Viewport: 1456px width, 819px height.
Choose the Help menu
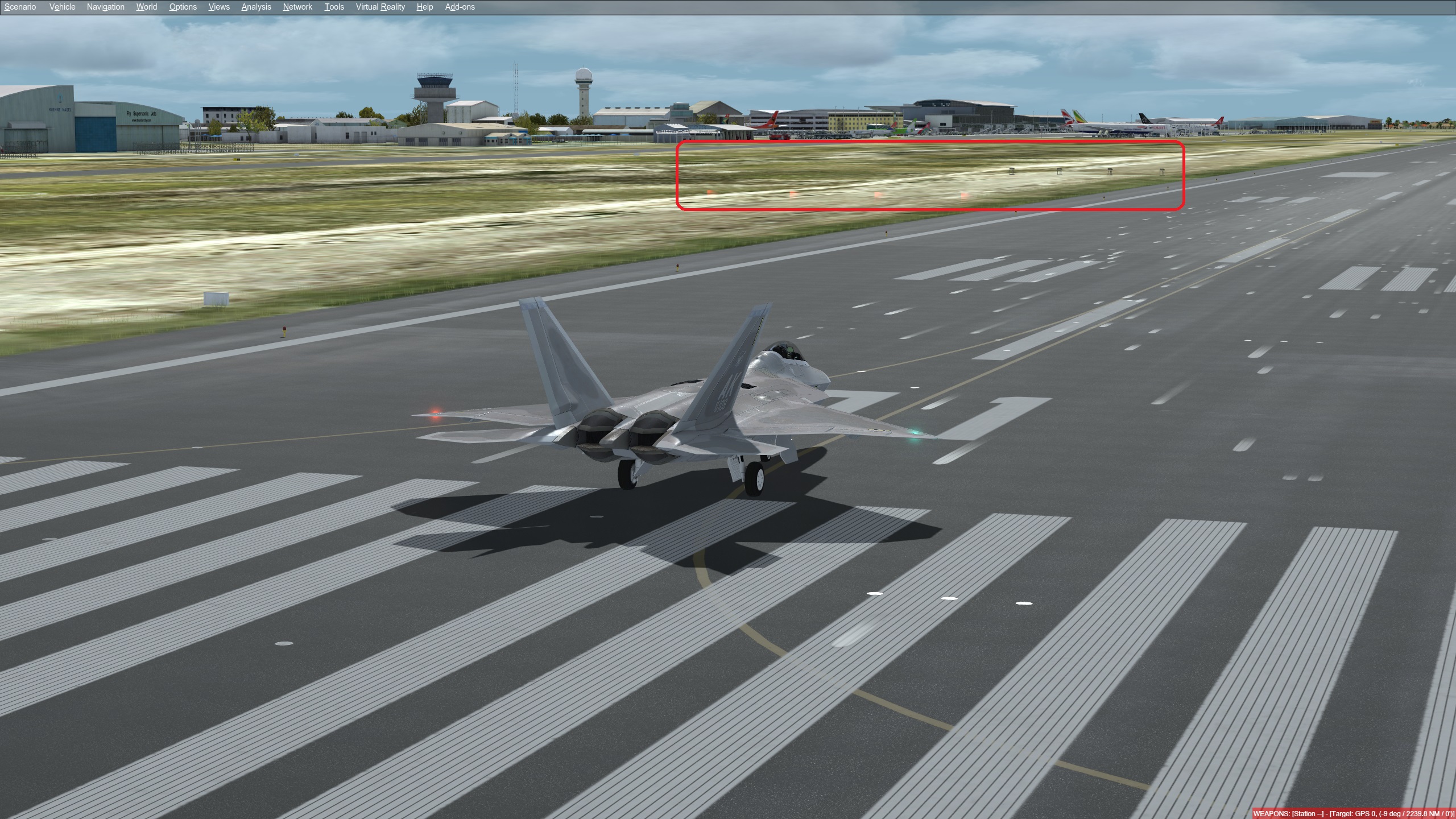(x=424, y=7)
